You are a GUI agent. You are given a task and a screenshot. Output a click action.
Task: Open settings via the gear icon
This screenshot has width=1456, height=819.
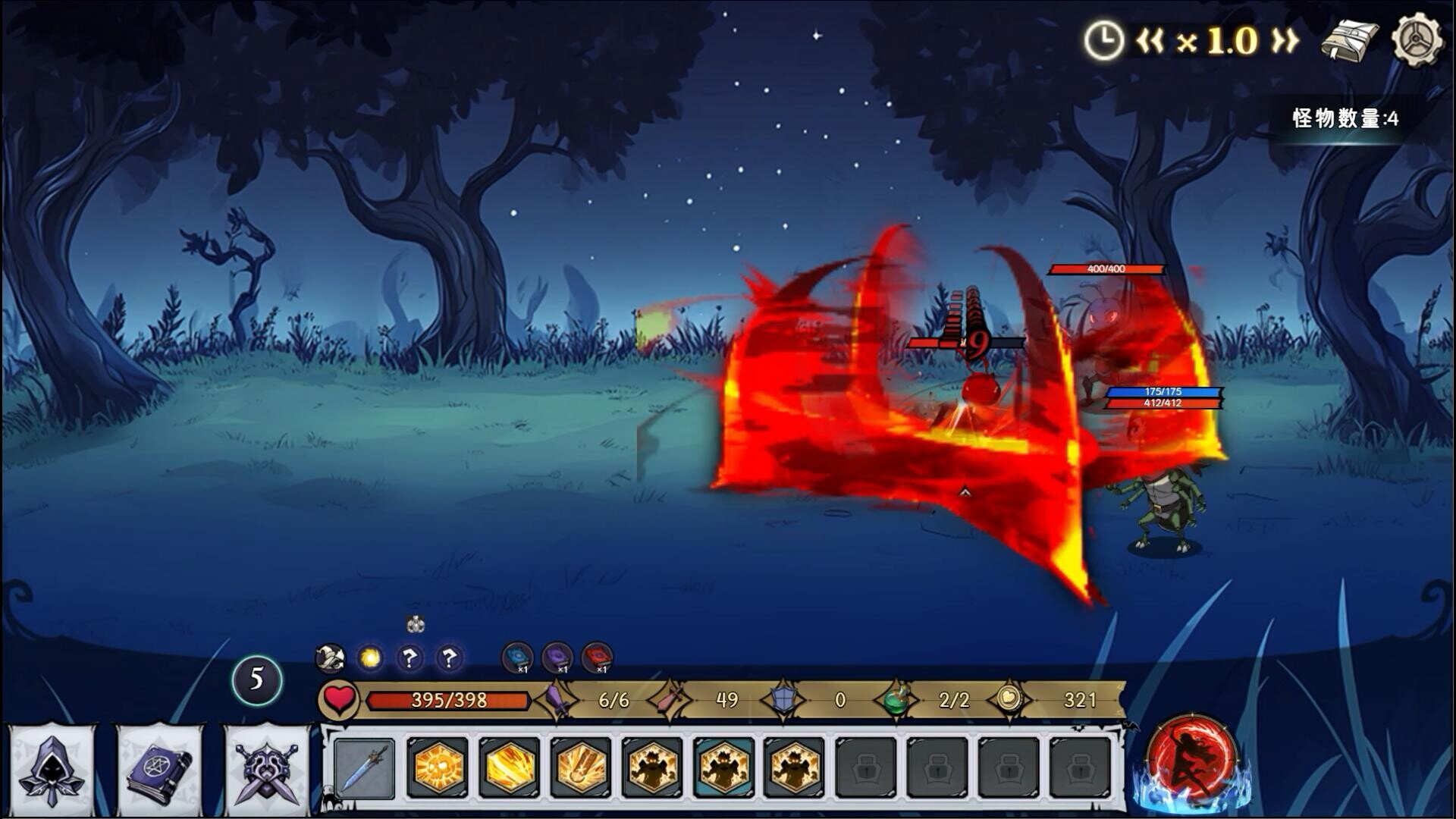coord(1417,39)
